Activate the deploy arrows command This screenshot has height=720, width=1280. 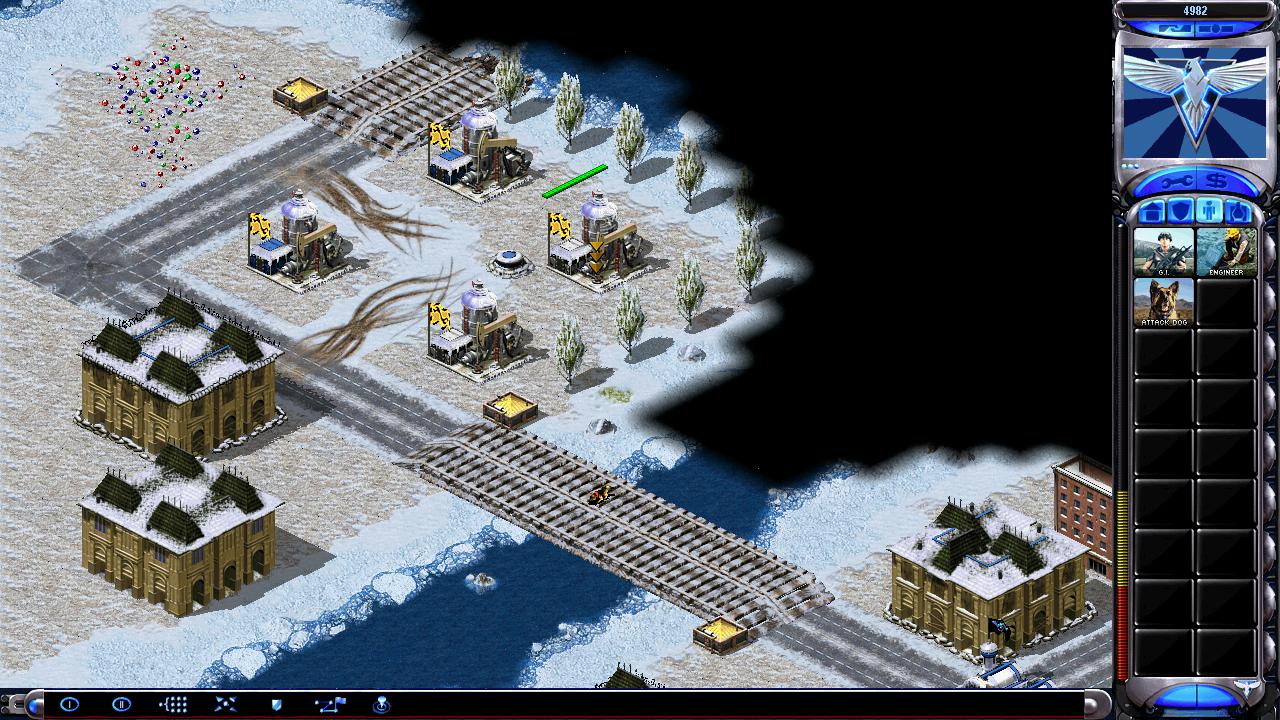(x=225, y=704)
